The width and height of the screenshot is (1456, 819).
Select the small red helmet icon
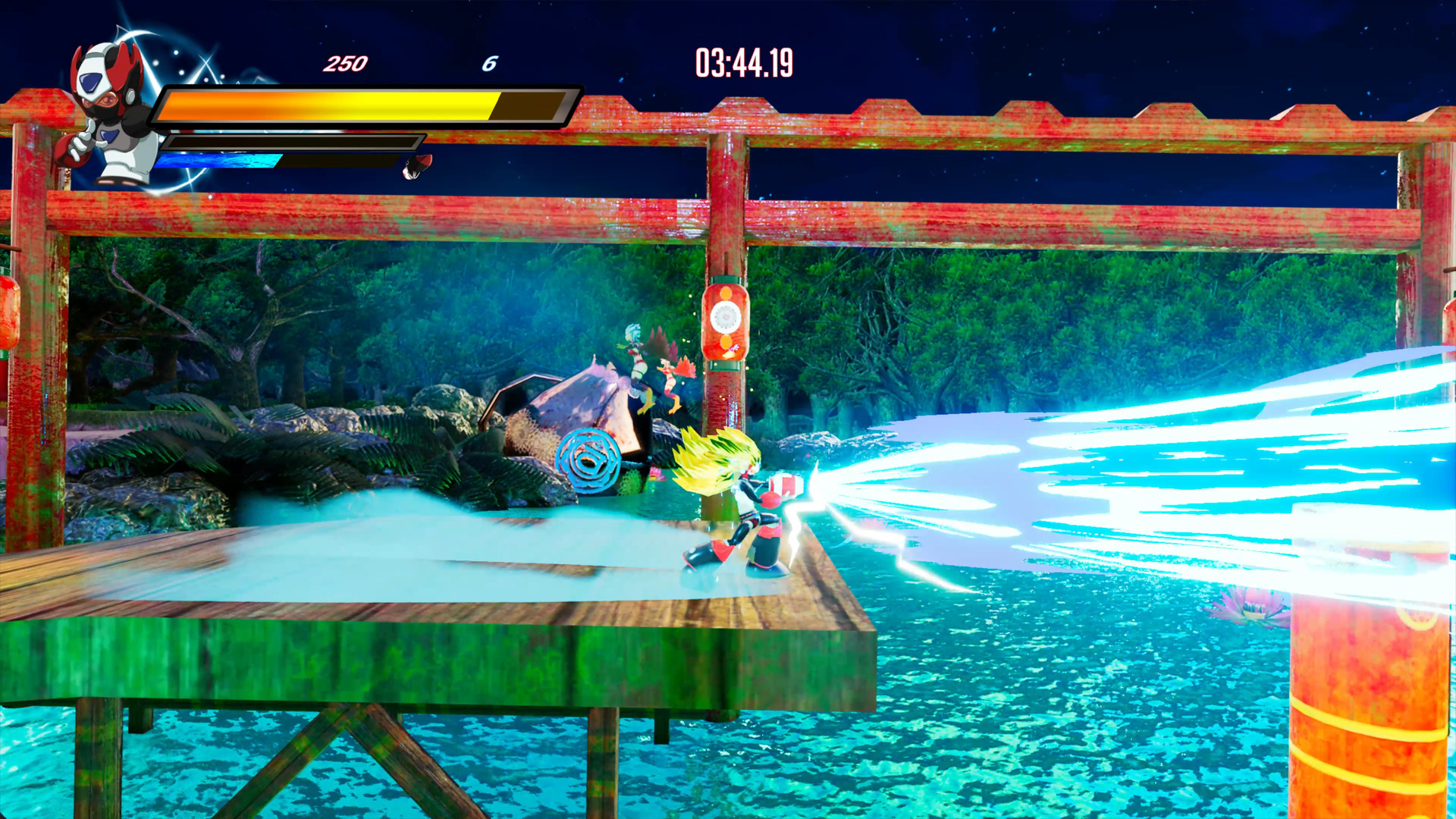[x=417, y=166]
